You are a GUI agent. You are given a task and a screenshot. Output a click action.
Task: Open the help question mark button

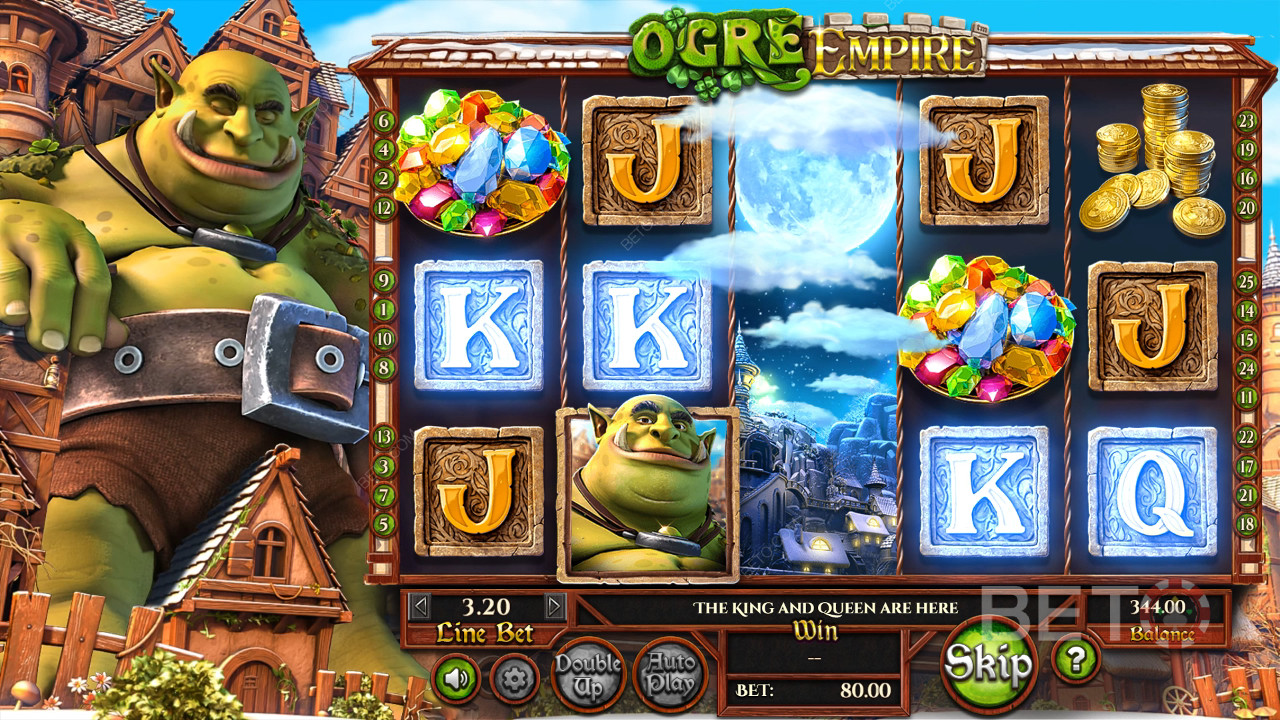[x=1075, y=658]
